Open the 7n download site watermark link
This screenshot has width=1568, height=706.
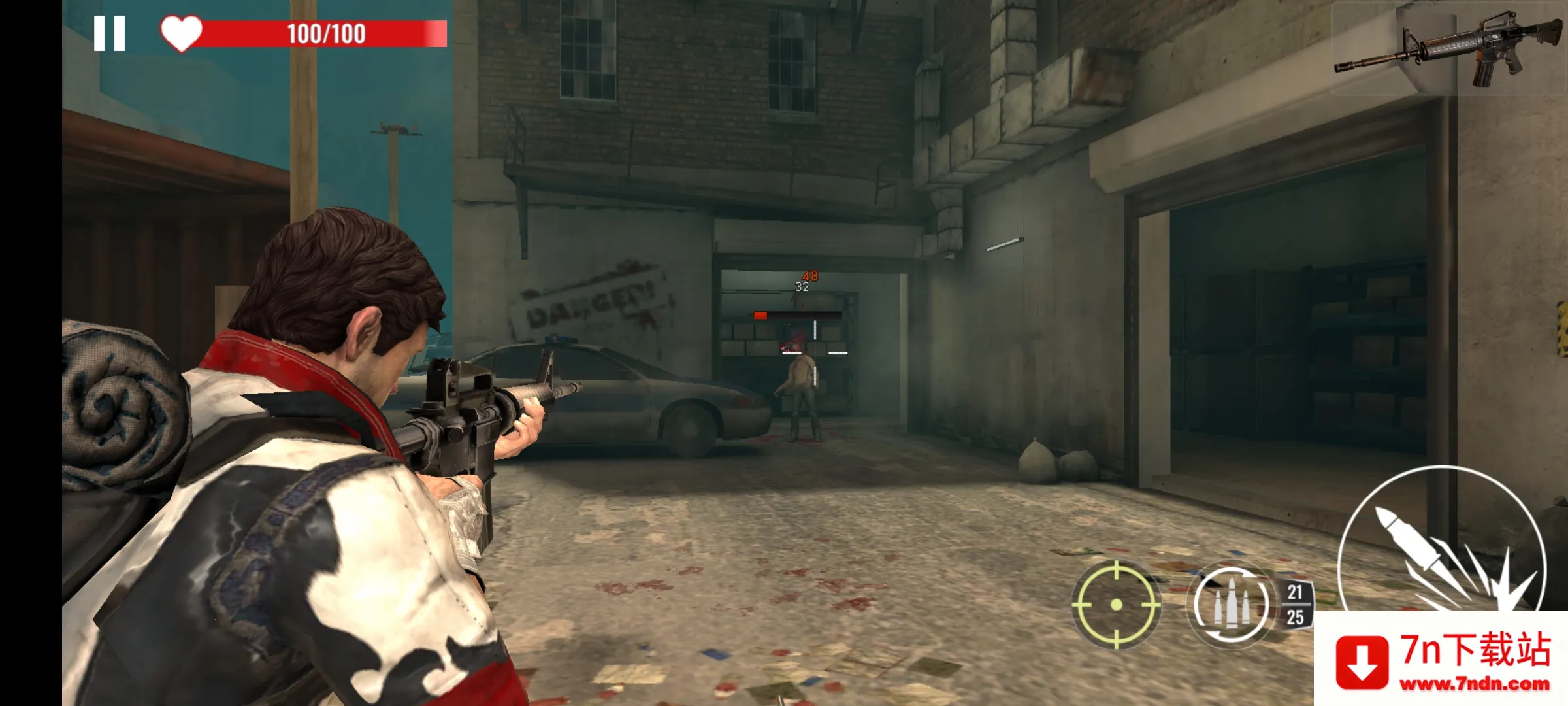[1441, 660]
